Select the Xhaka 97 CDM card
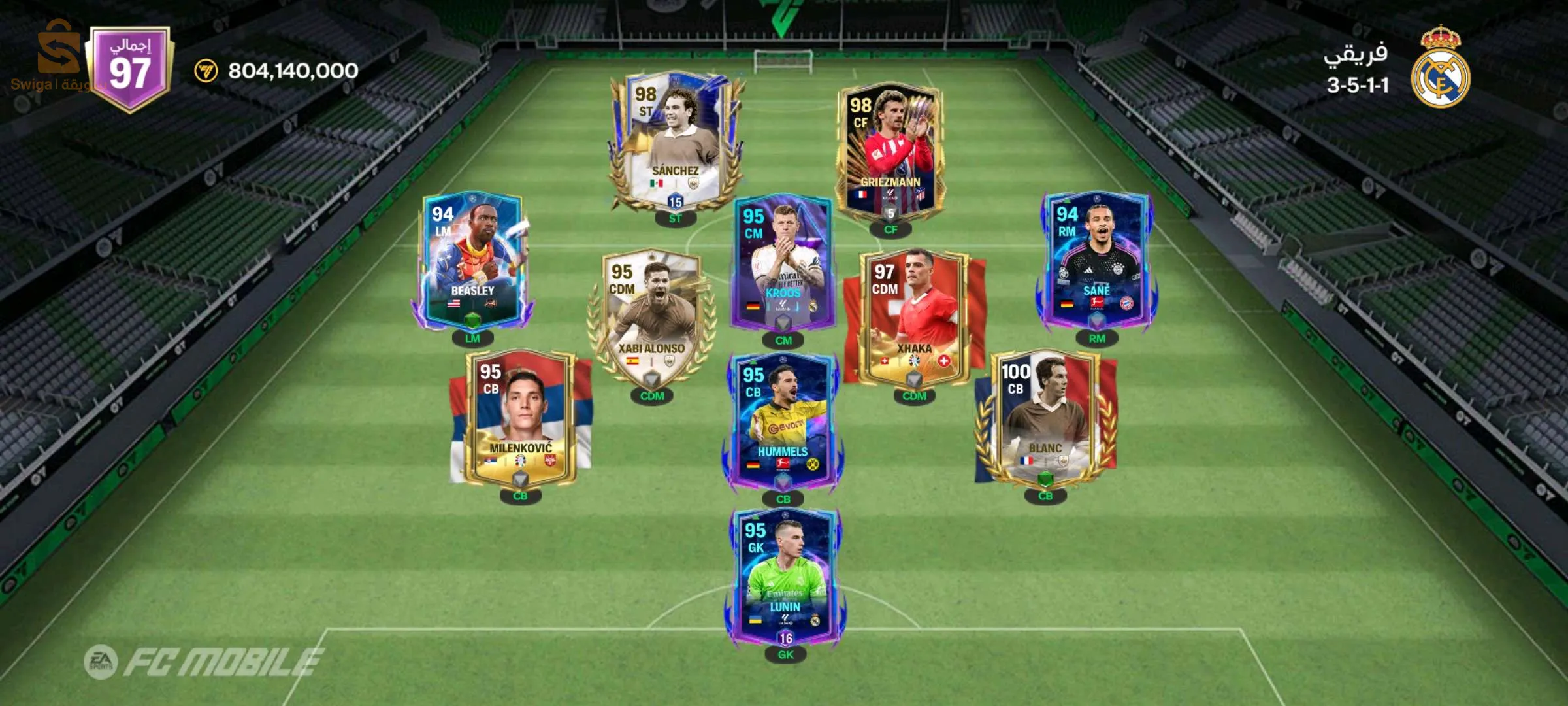The image size is (1568, 706). (913, 318)
